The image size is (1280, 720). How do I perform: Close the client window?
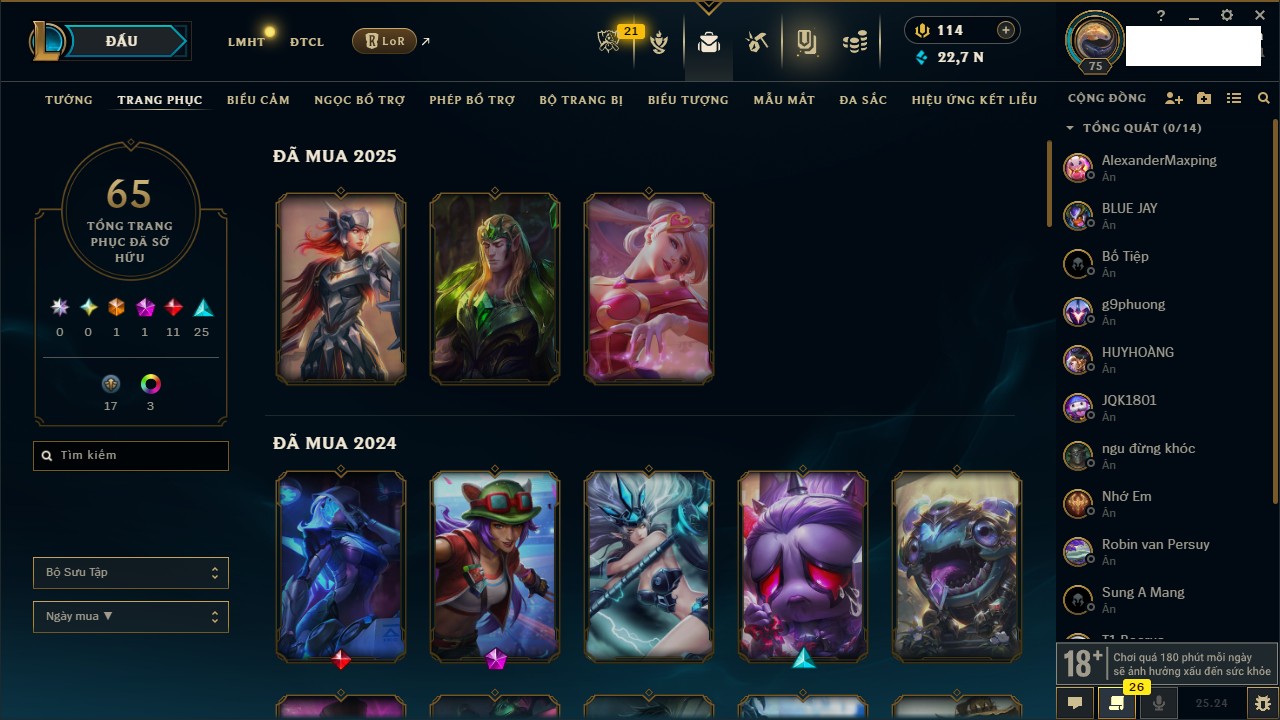[x=1260, y=16]
